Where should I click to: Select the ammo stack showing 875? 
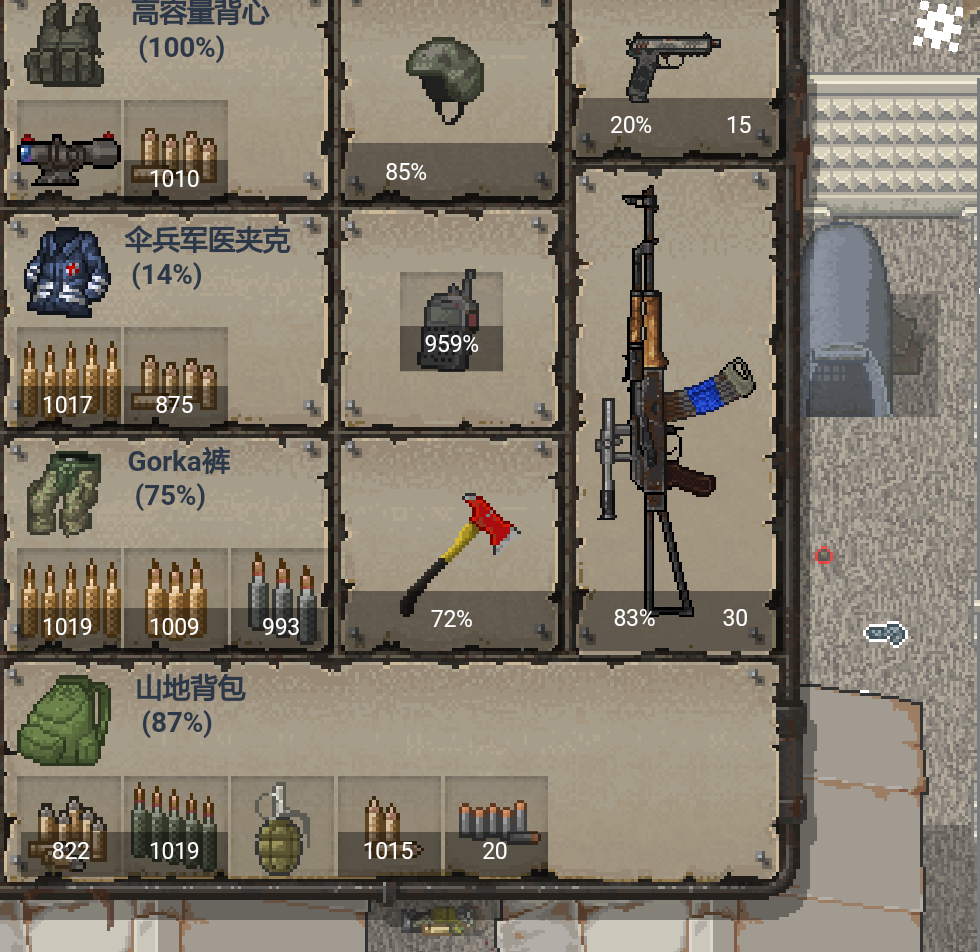coord(175,376)
